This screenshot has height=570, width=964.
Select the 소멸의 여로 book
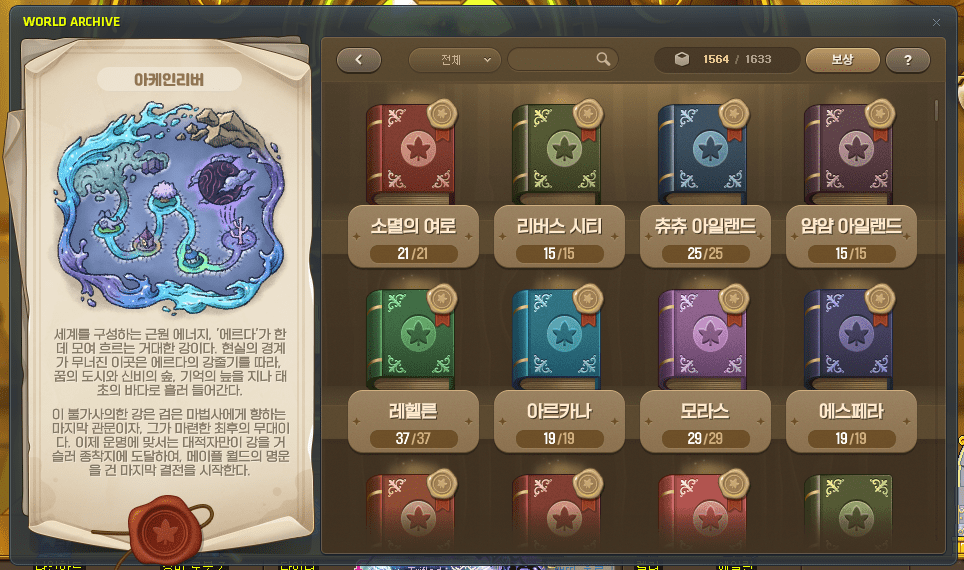pyautogui.click(x=411, y=154)
